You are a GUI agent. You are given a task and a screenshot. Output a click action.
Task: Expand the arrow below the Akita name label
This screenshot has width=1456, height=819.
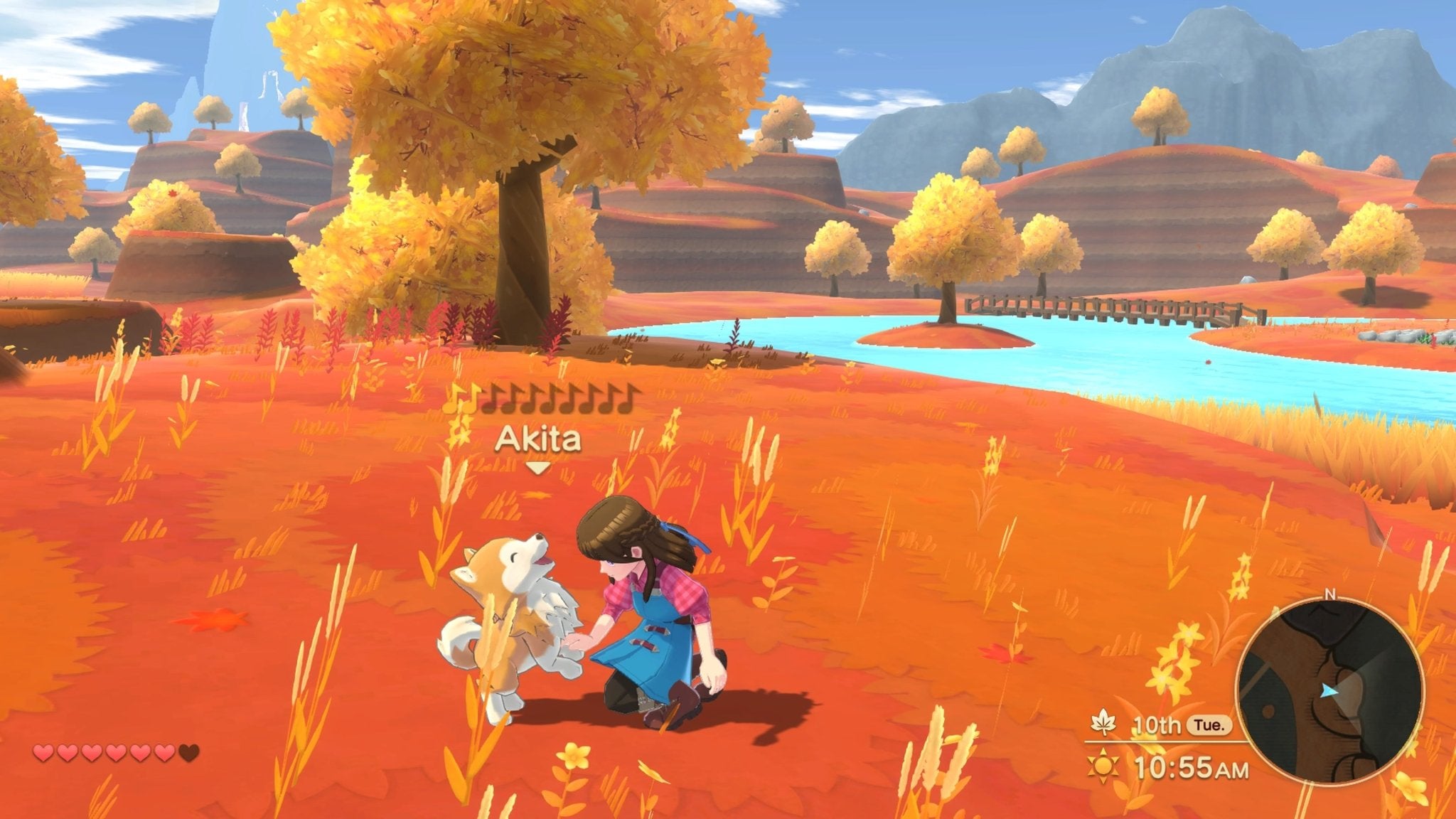[x=537, y=468]
